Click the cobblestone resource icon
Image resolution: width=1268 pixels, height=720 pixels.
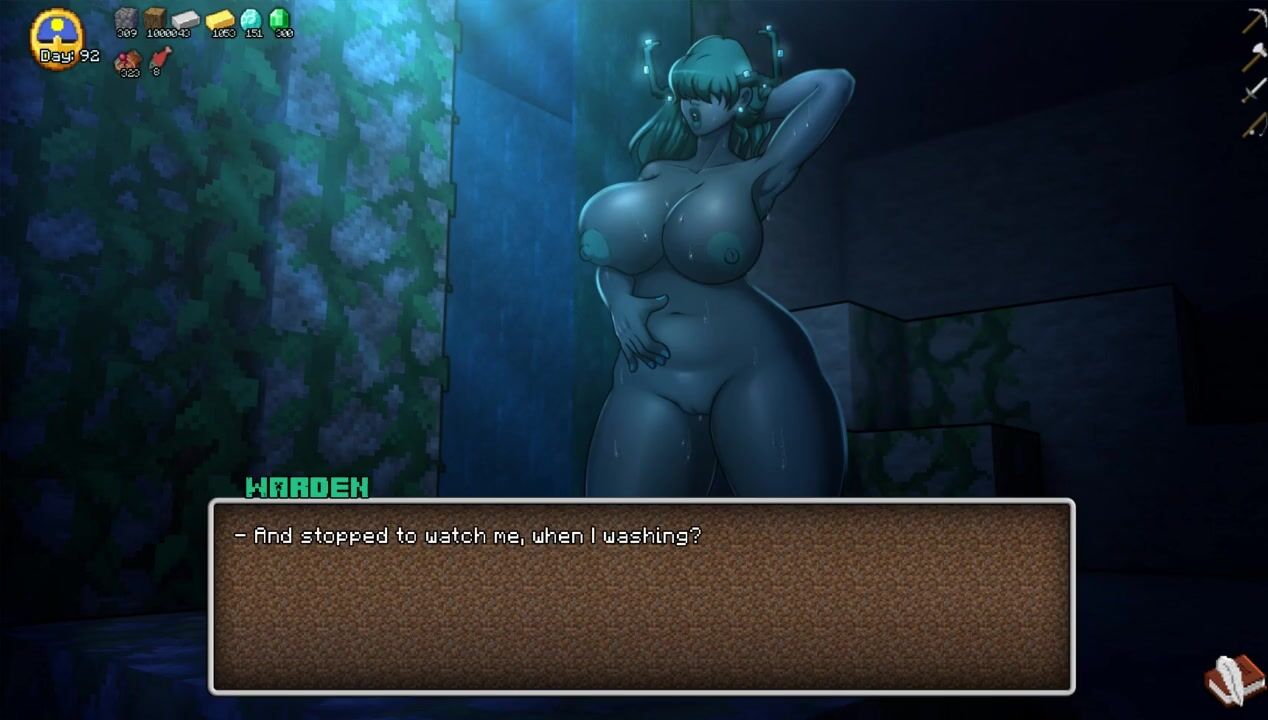[126, 19]
